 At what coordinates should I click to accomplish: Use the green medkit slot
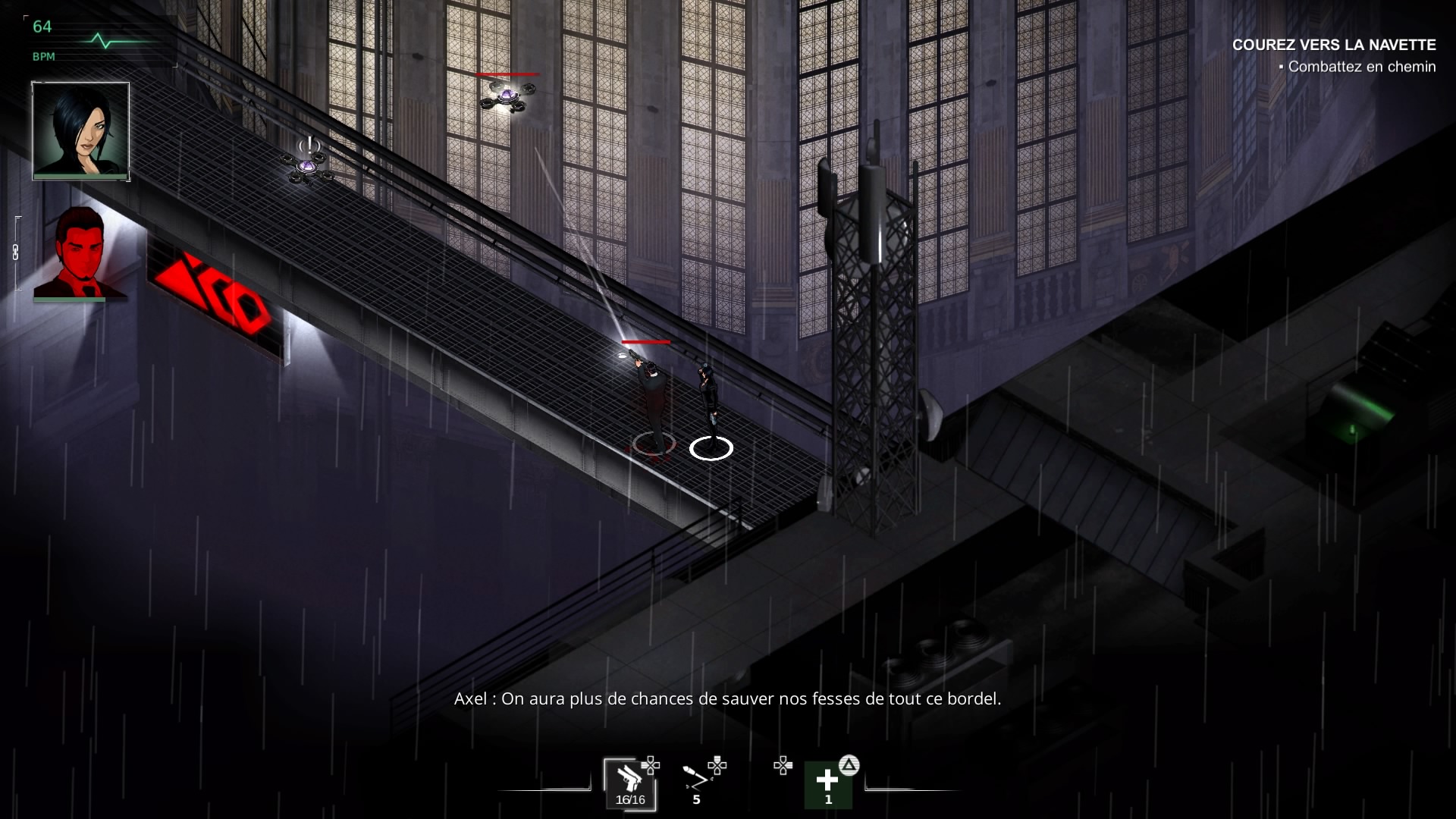point(827,784)
